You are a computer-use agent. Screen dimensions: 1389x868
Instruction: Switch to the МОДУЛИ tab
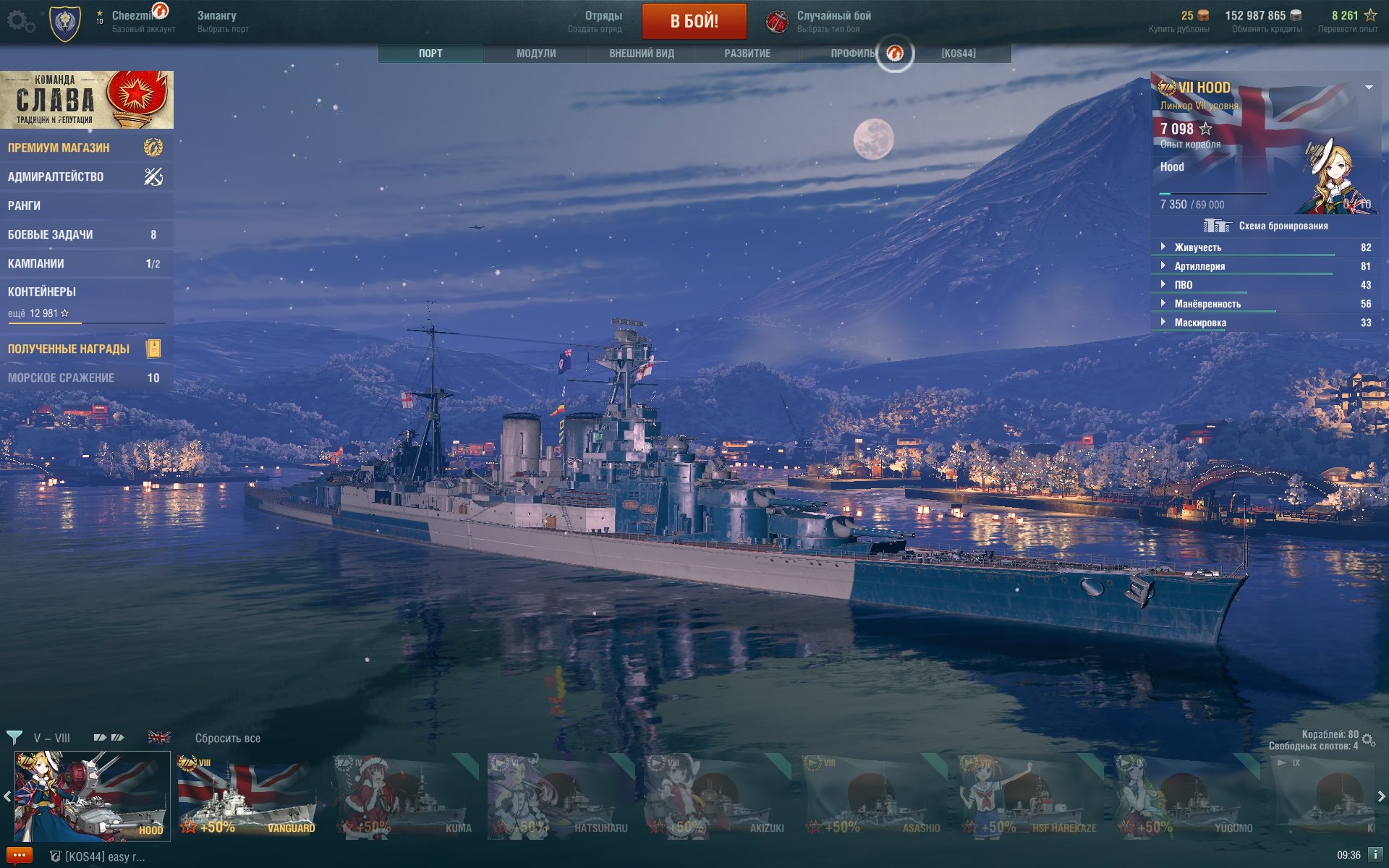tap(536, 54)
